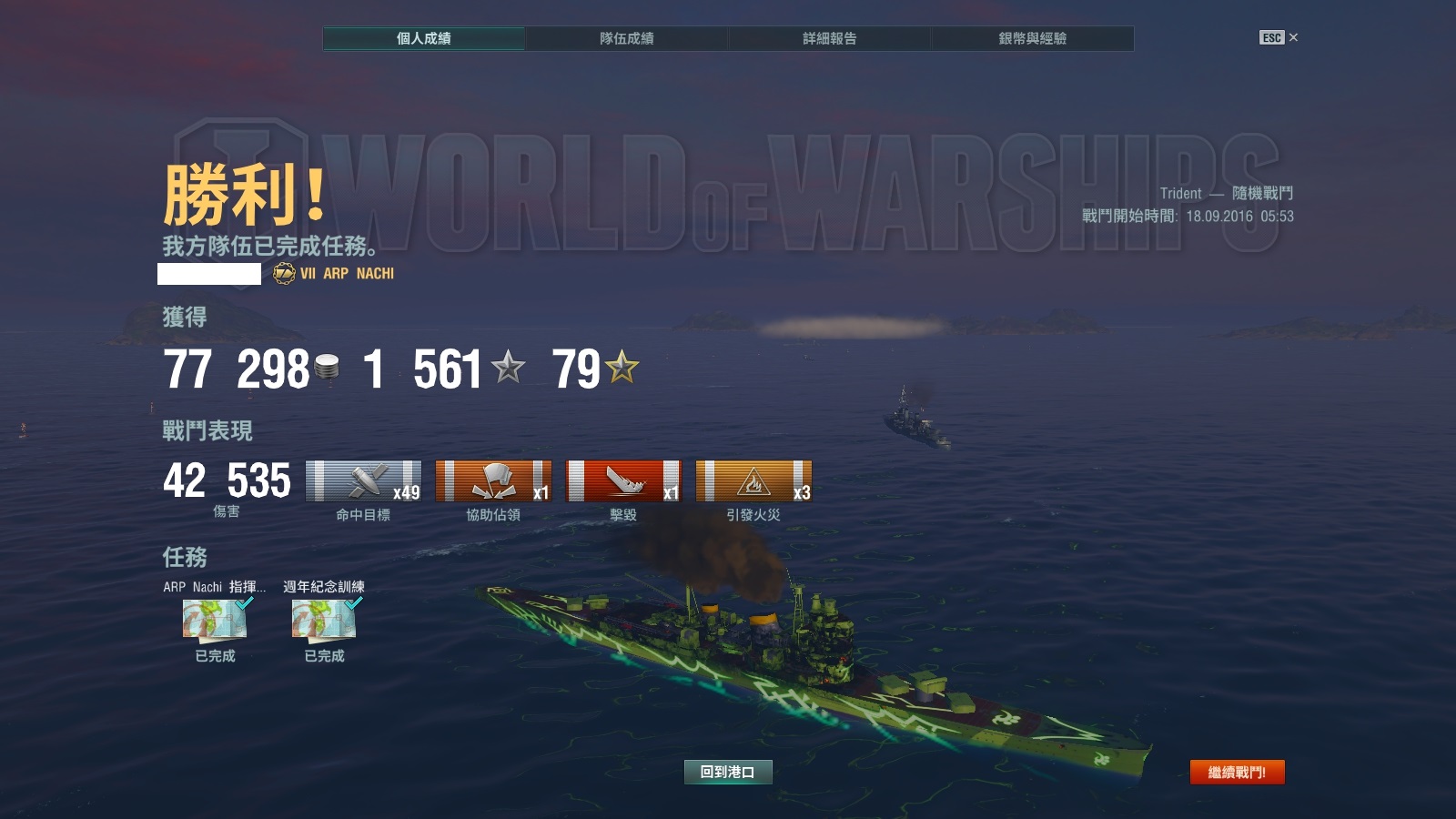Open the completed ARP Nachi mission icon
Screen dimensions: 1456x819
tap(216, 620)
